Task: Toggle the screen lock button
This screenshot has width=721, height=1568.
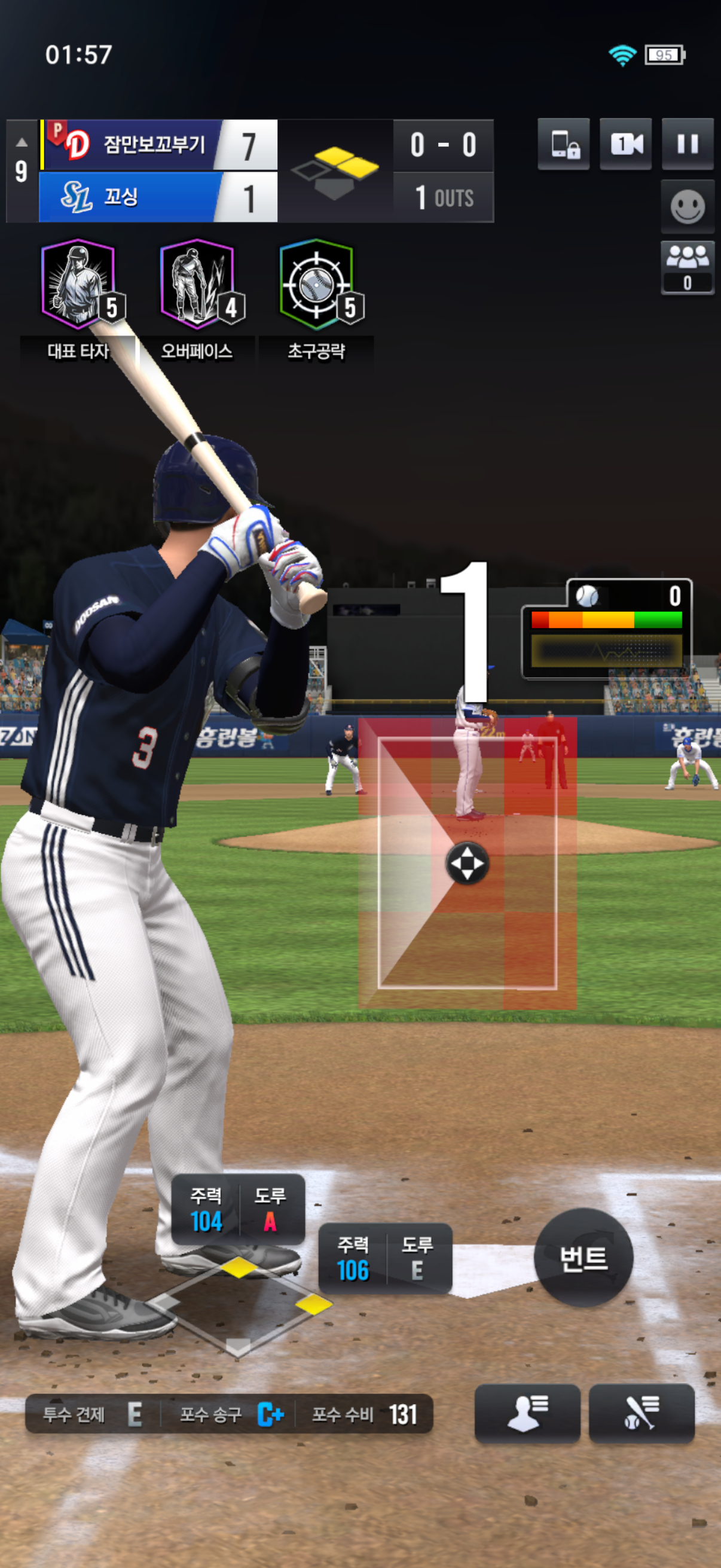Action: [x=563, y=144]
